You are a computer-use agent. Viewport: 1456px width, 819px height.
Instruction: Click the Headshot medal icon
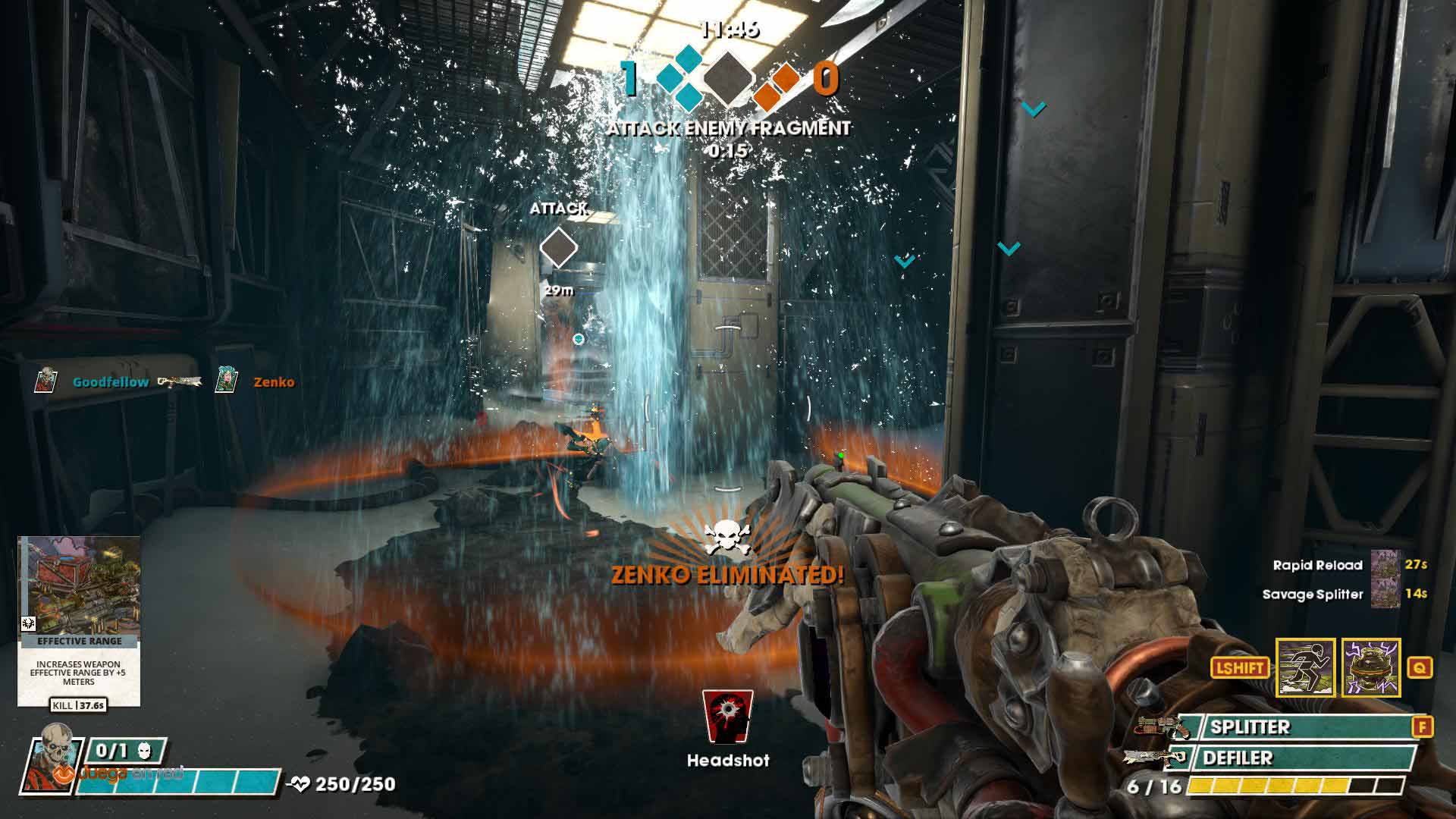click(x=727, y=717)
